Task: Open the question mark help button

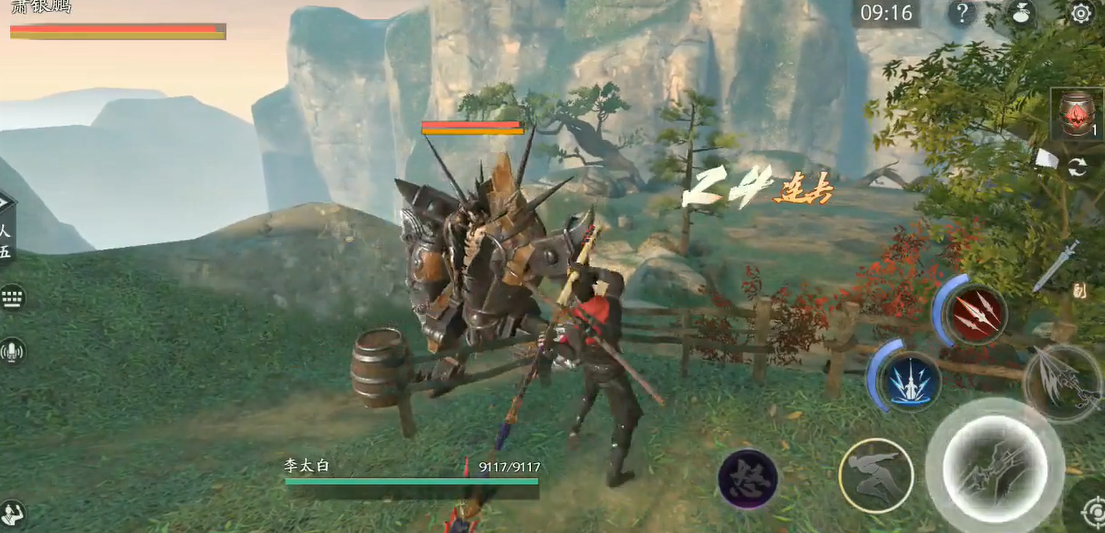Action: (961, 13)
